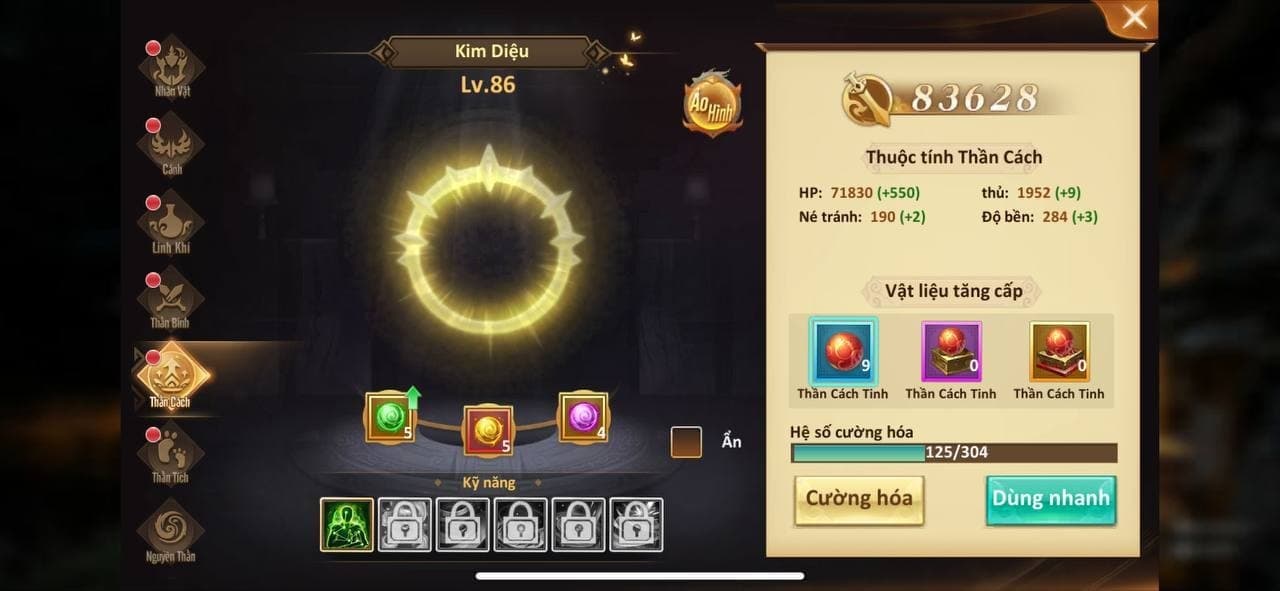Switch to the Nguyên Thần tab

(171, 531)
